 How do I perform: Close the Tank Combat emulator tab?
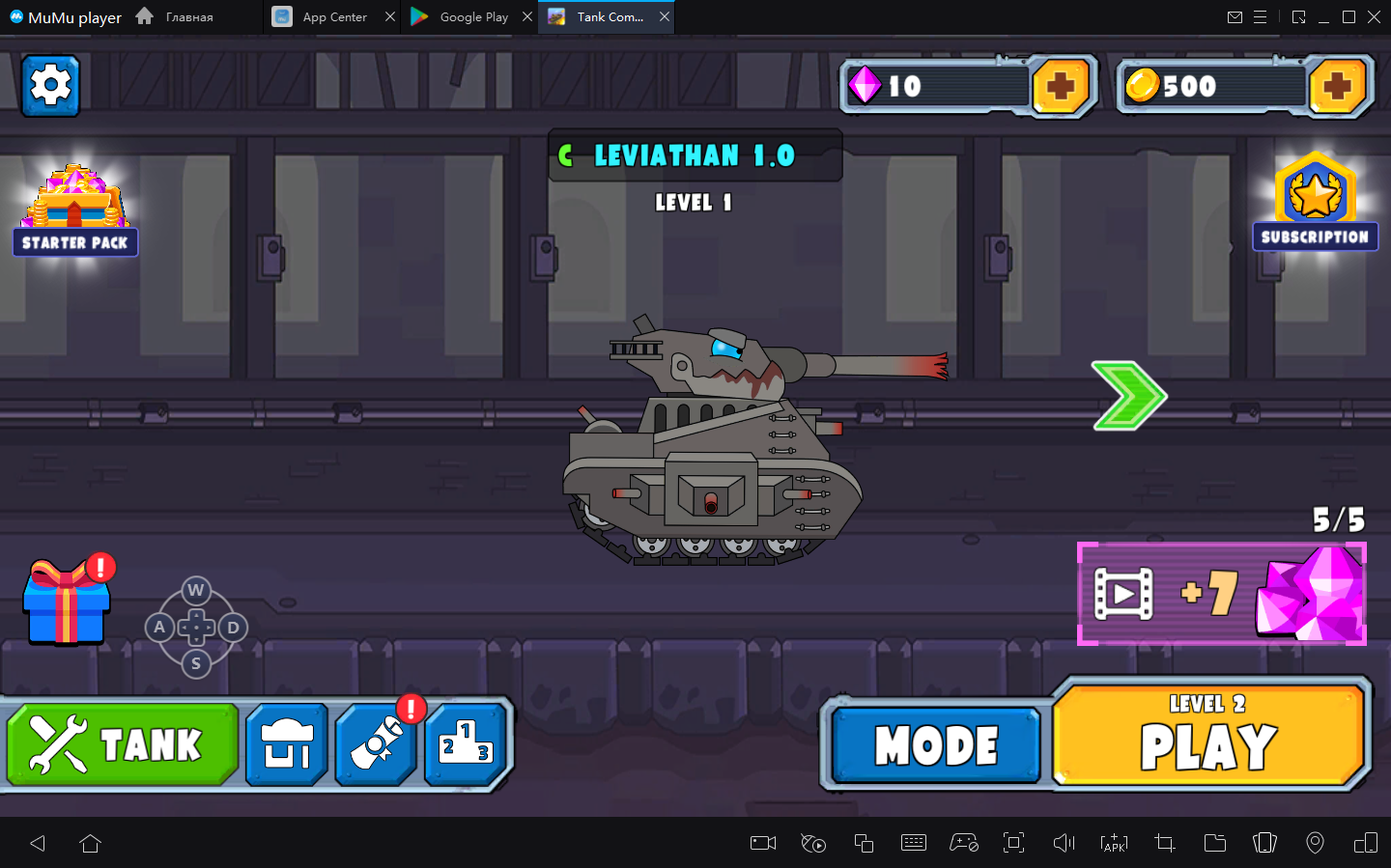coord(665,16)
